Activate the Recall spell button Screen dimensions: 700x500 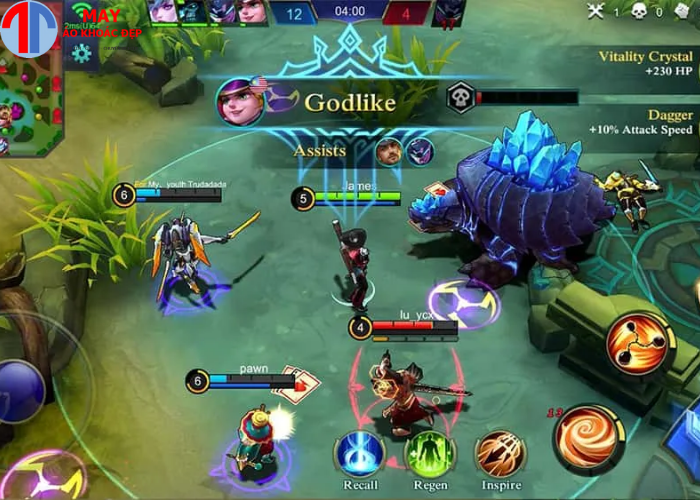coord(360,453)
